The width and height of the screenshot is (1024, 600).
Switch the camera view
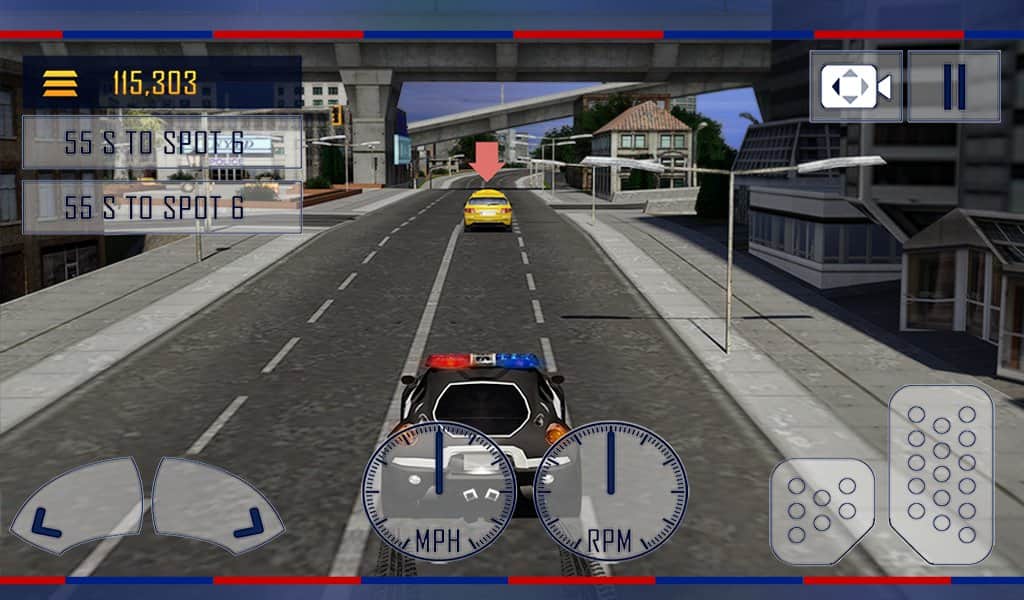coord(855,87)
